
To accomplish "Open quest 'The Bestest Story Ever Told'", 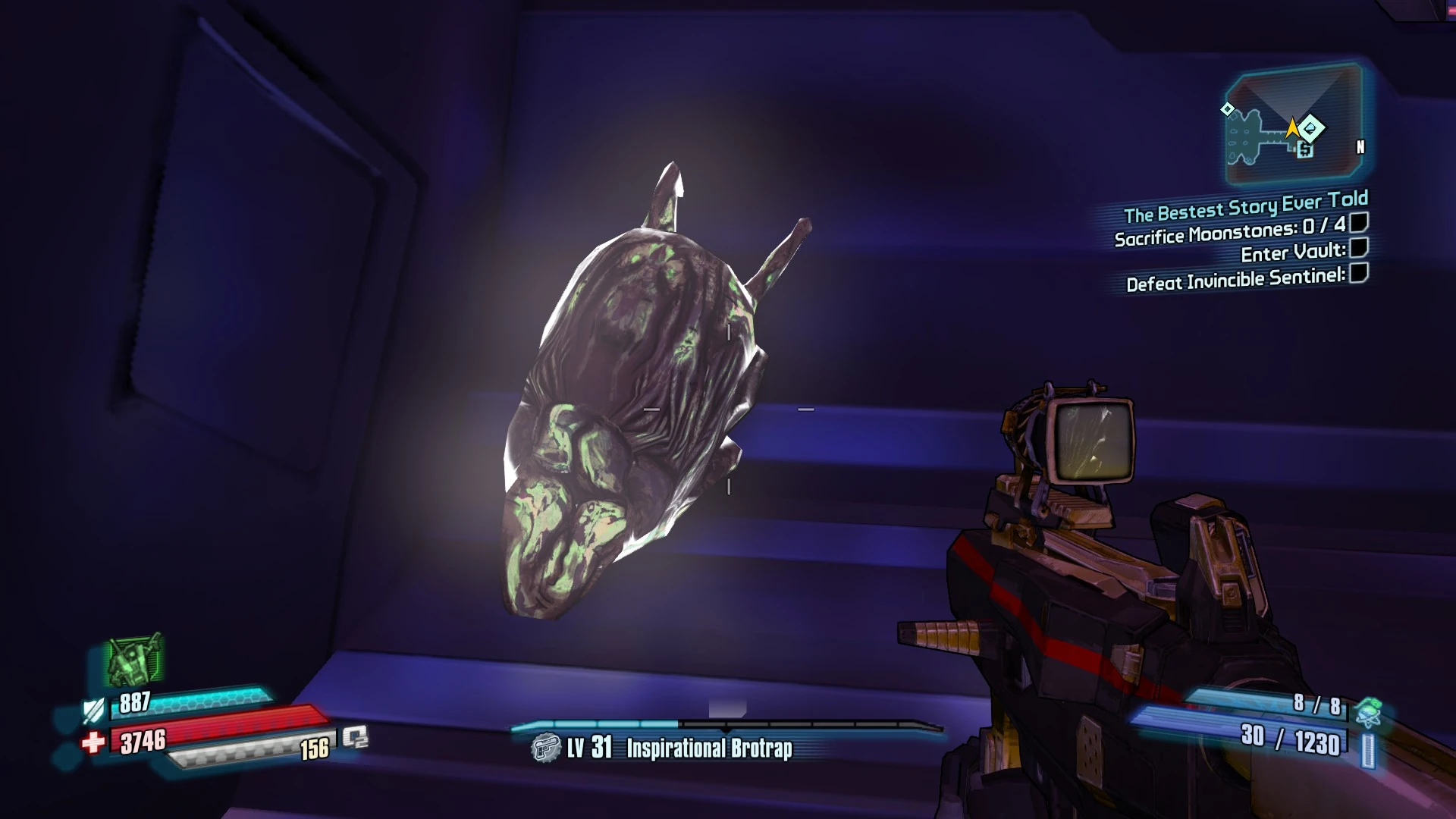I will click(x=1244, y=201).
